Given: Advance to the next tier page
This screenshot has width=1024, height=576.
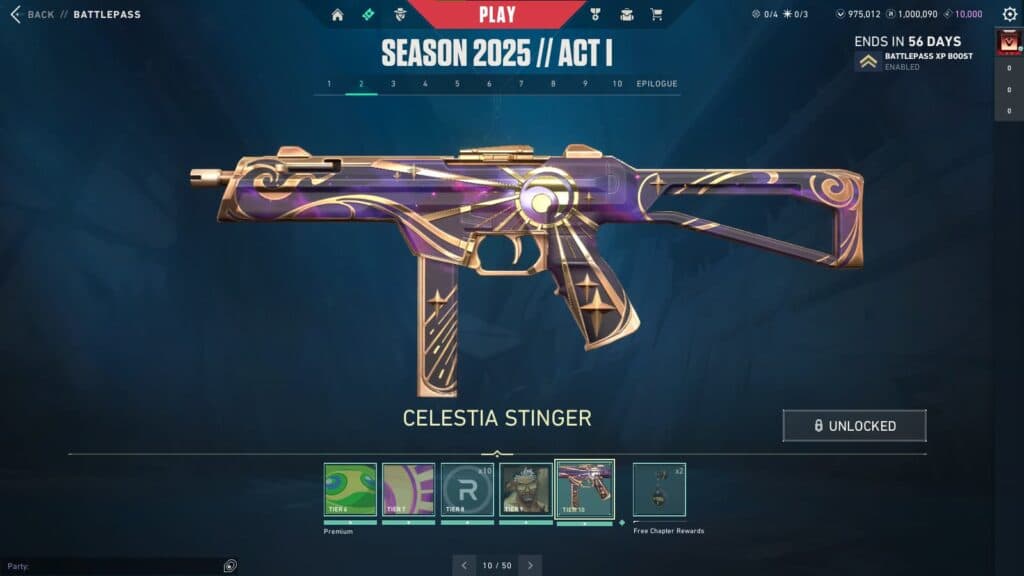Looking at the screenshot, I should pos(530,565).
